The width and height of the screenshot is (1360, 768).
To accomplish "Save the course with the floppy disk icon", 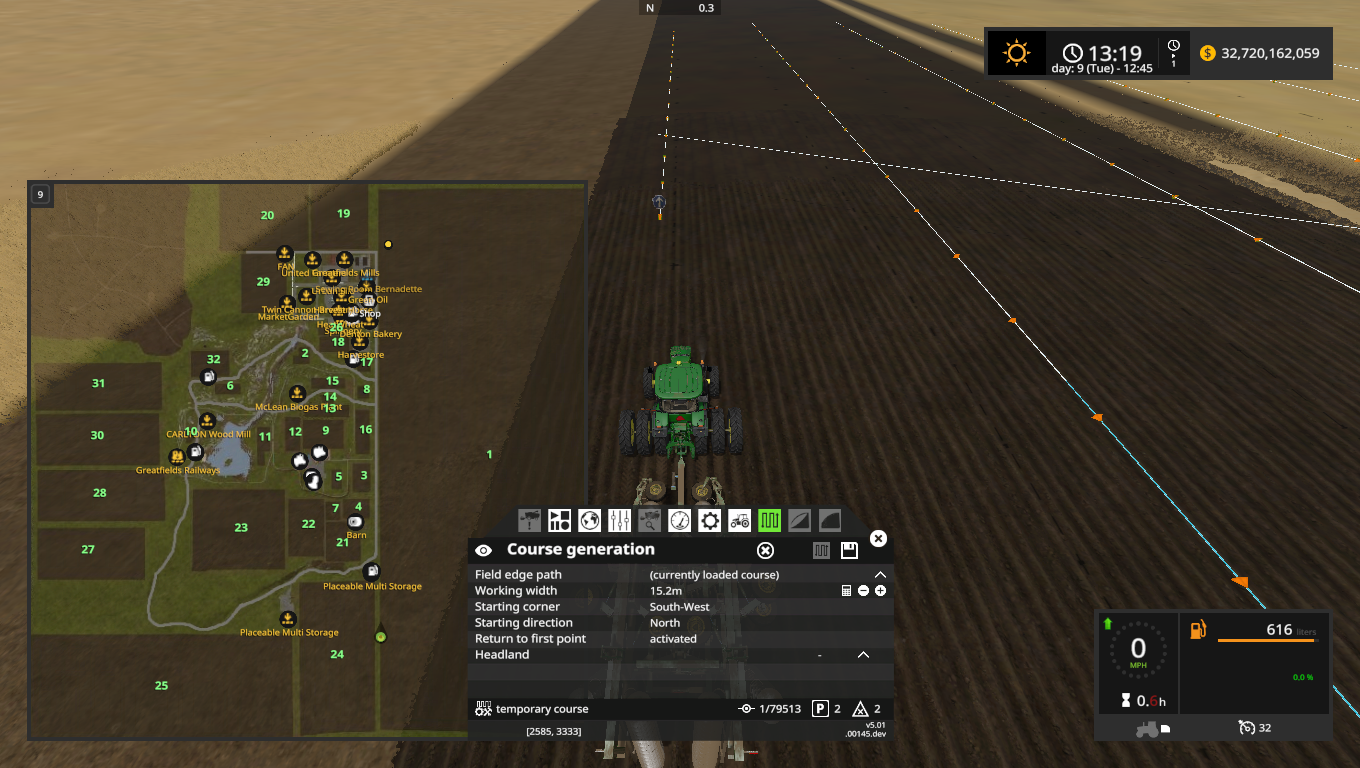I will (x=850, y=550).
